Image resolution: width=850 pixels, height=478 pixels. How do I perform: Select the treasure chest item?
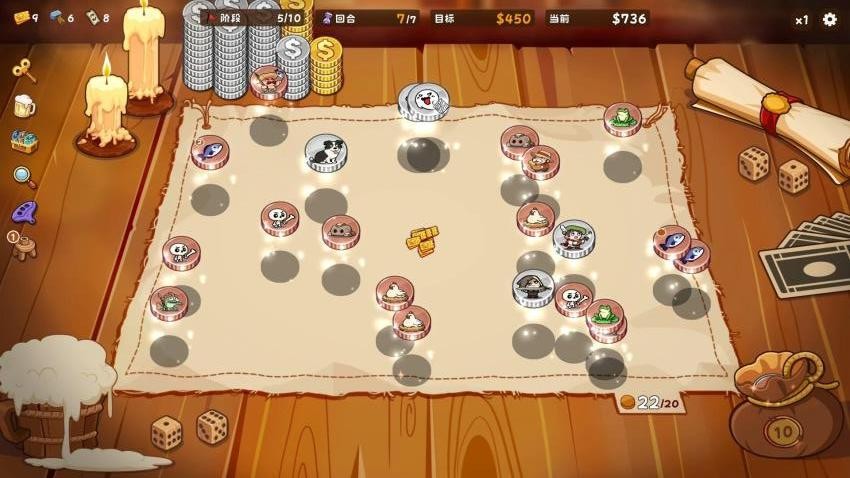24,141
